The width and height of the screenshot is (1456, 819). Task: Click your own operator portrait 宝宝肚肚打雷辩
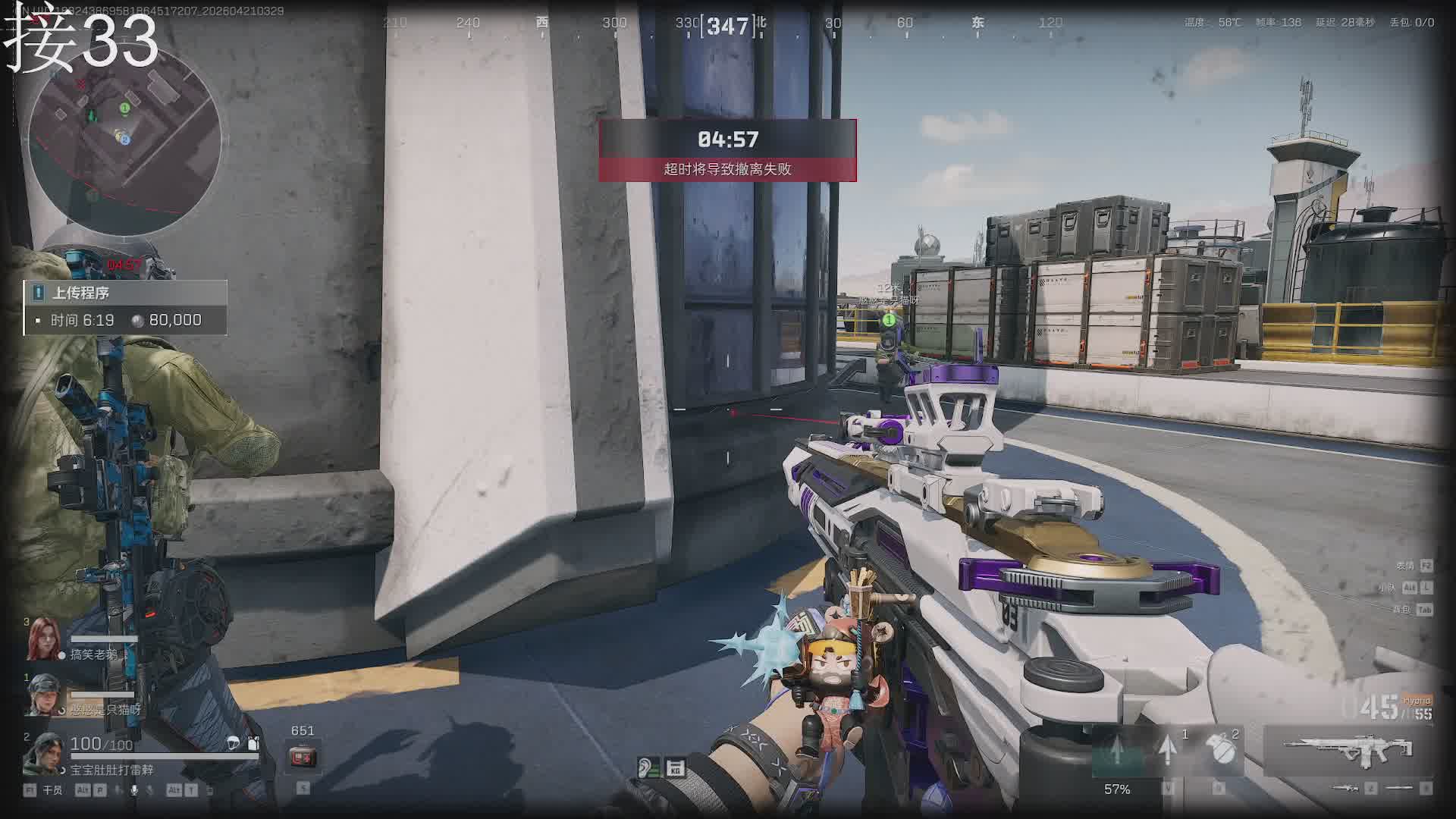[x=44, y=753]
